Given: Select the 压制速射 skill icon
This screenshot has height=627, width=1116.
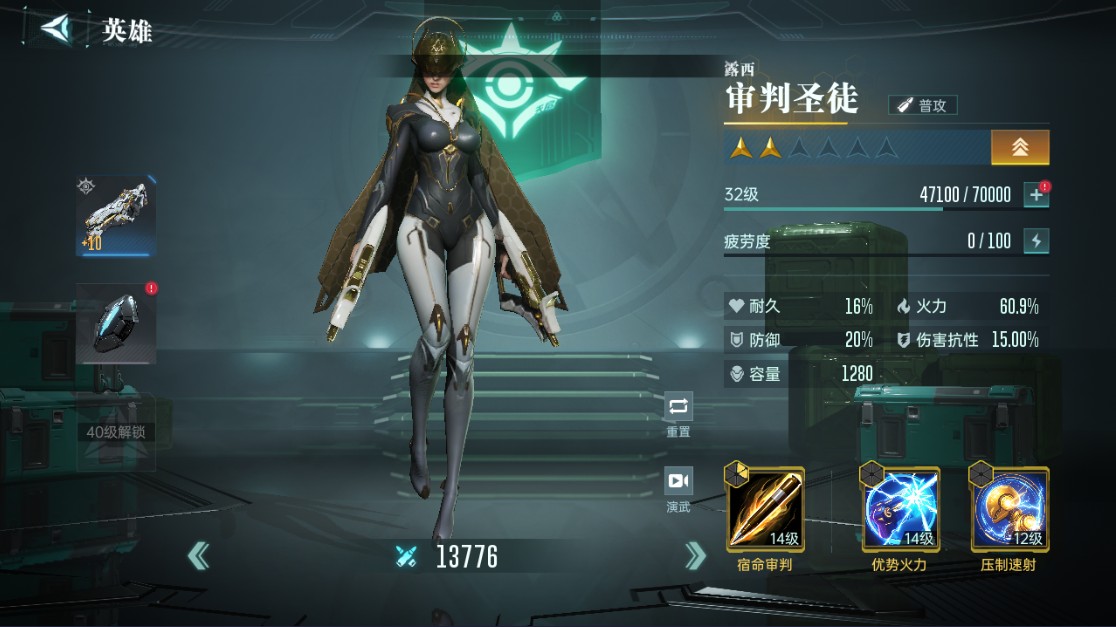Looking at the screenshot, I should tap(1010, 510).
